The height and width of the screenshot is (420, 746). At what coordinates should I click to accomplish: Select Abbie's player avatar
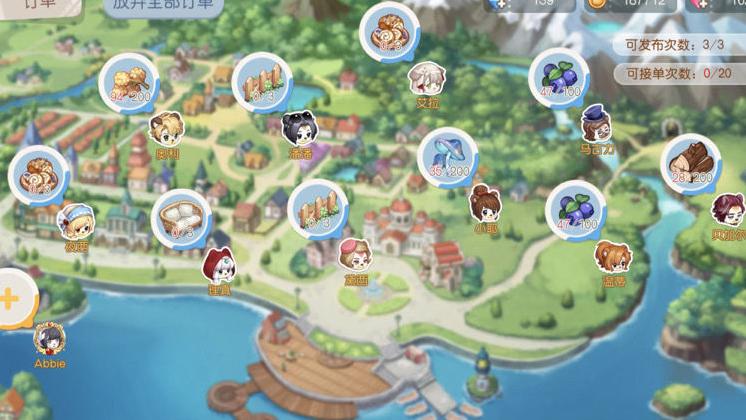(49, 338)
